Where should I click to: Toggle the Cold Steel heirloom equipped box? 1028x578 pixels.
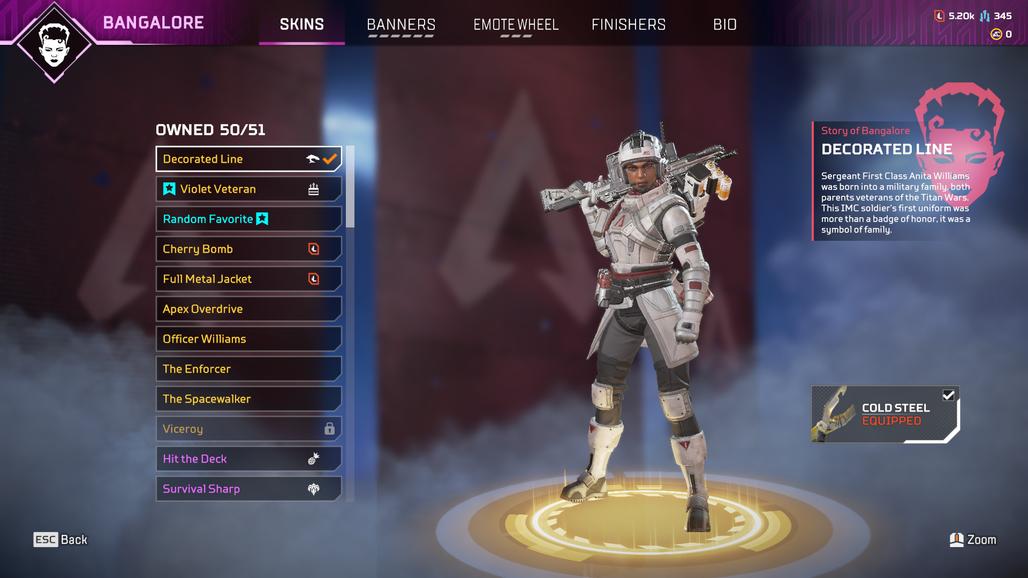[948, 395]
